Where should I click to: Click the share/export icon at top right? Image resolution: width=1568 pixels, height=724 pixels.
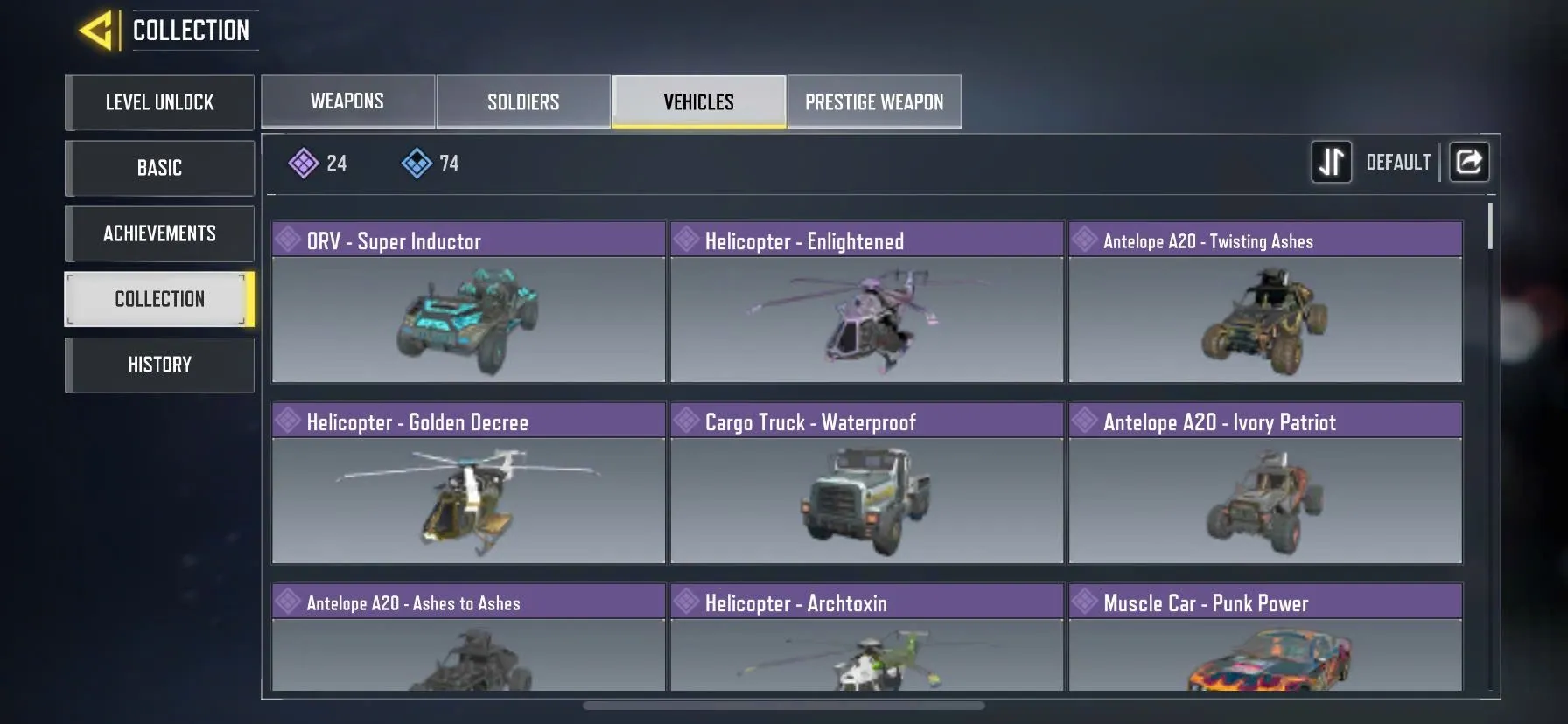click(1469, 162)
